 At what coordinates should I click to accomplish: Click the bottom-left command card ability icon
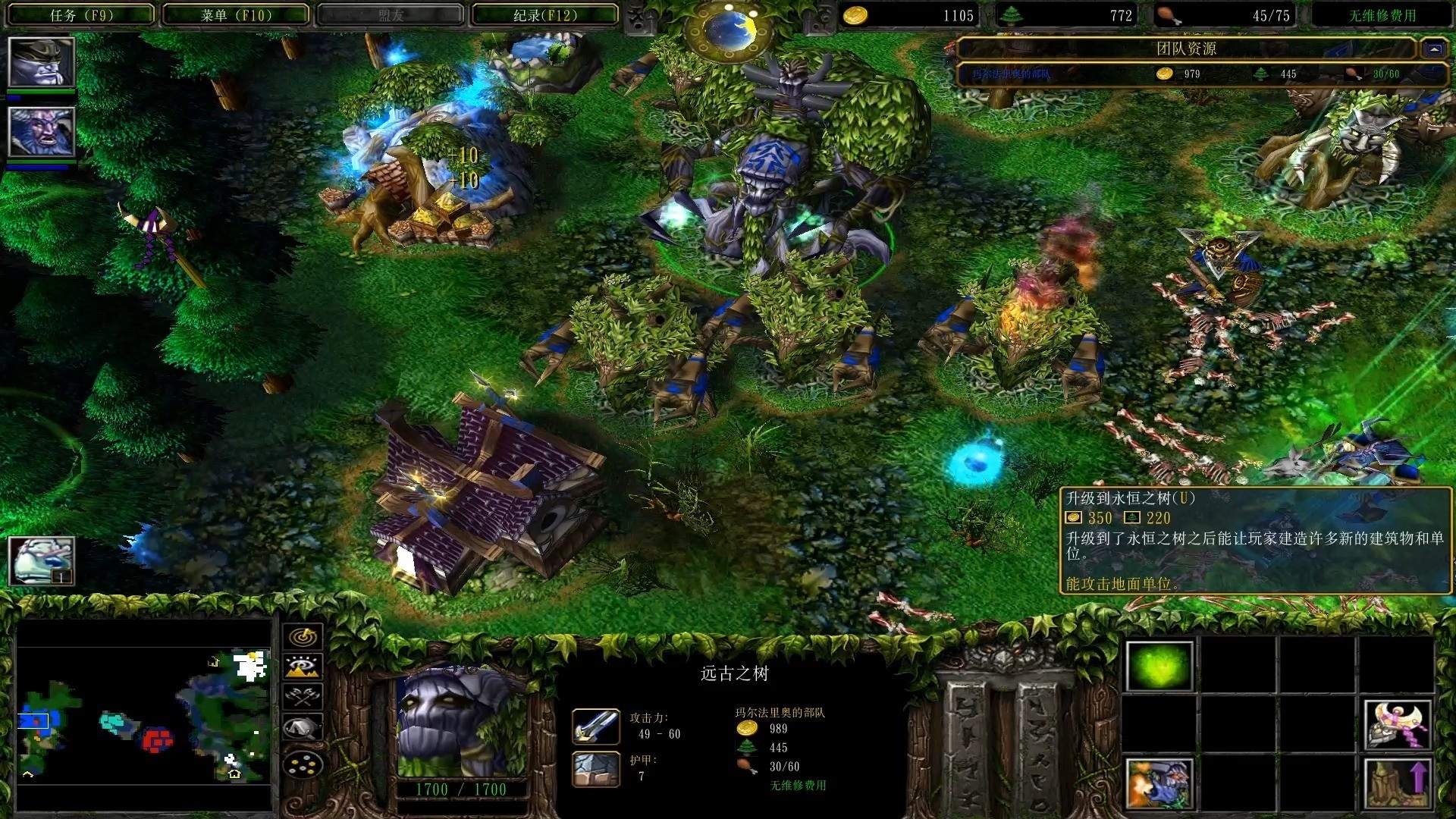click(x=1159, y=783)
